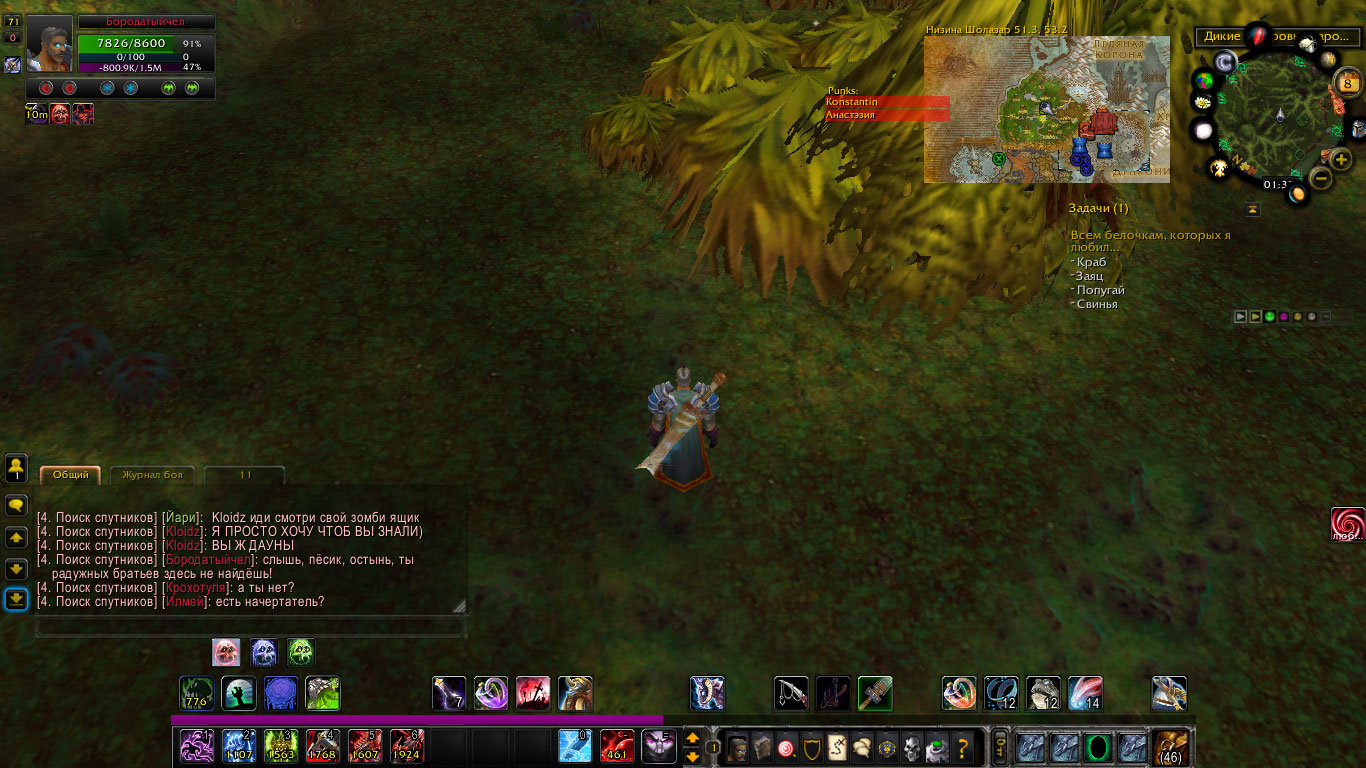The width and height of the screenshot is (1366, 768).
Task: Click the chat input field
Action: [250, 627]
